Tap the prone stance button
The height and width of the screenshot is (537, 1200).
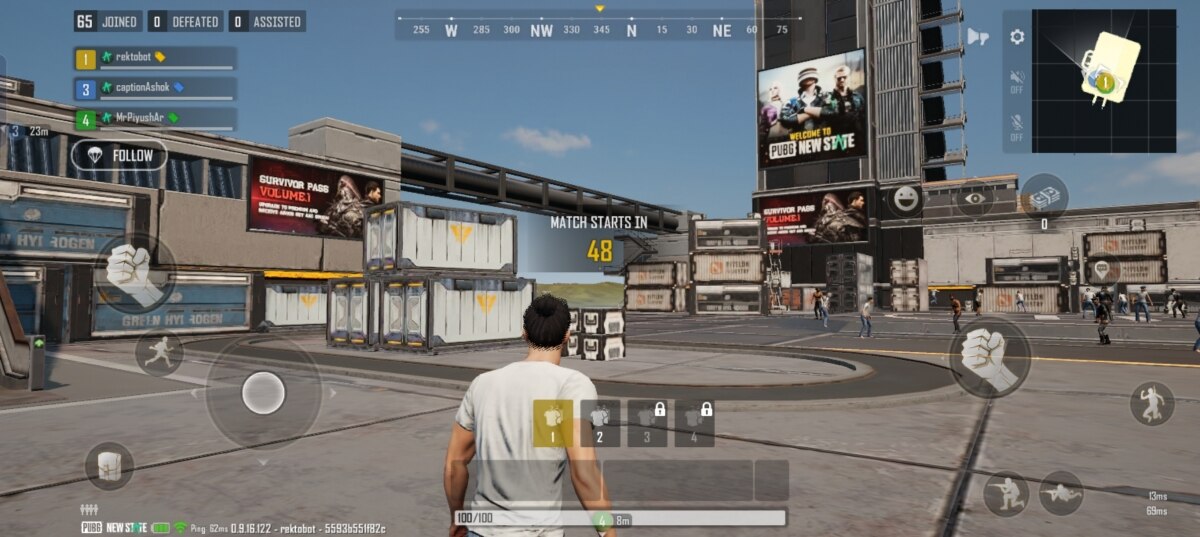tap(1061, 492)
